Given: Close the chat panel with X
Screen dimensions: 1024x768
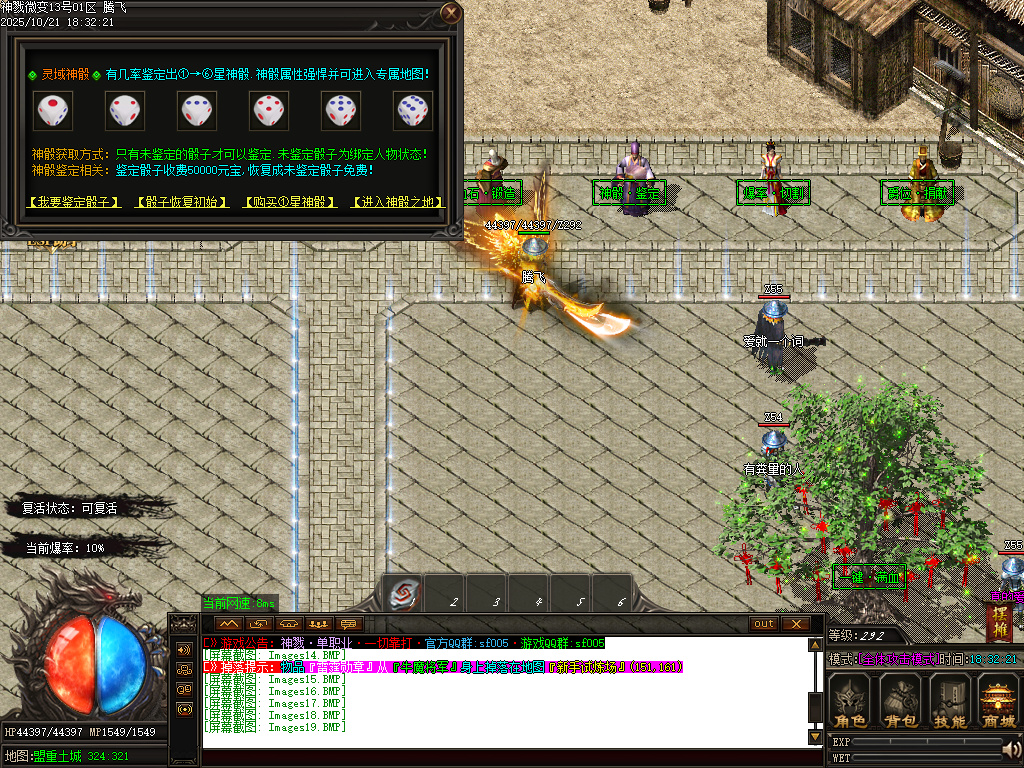Looking at the screenshot, I should pos(795,624).
